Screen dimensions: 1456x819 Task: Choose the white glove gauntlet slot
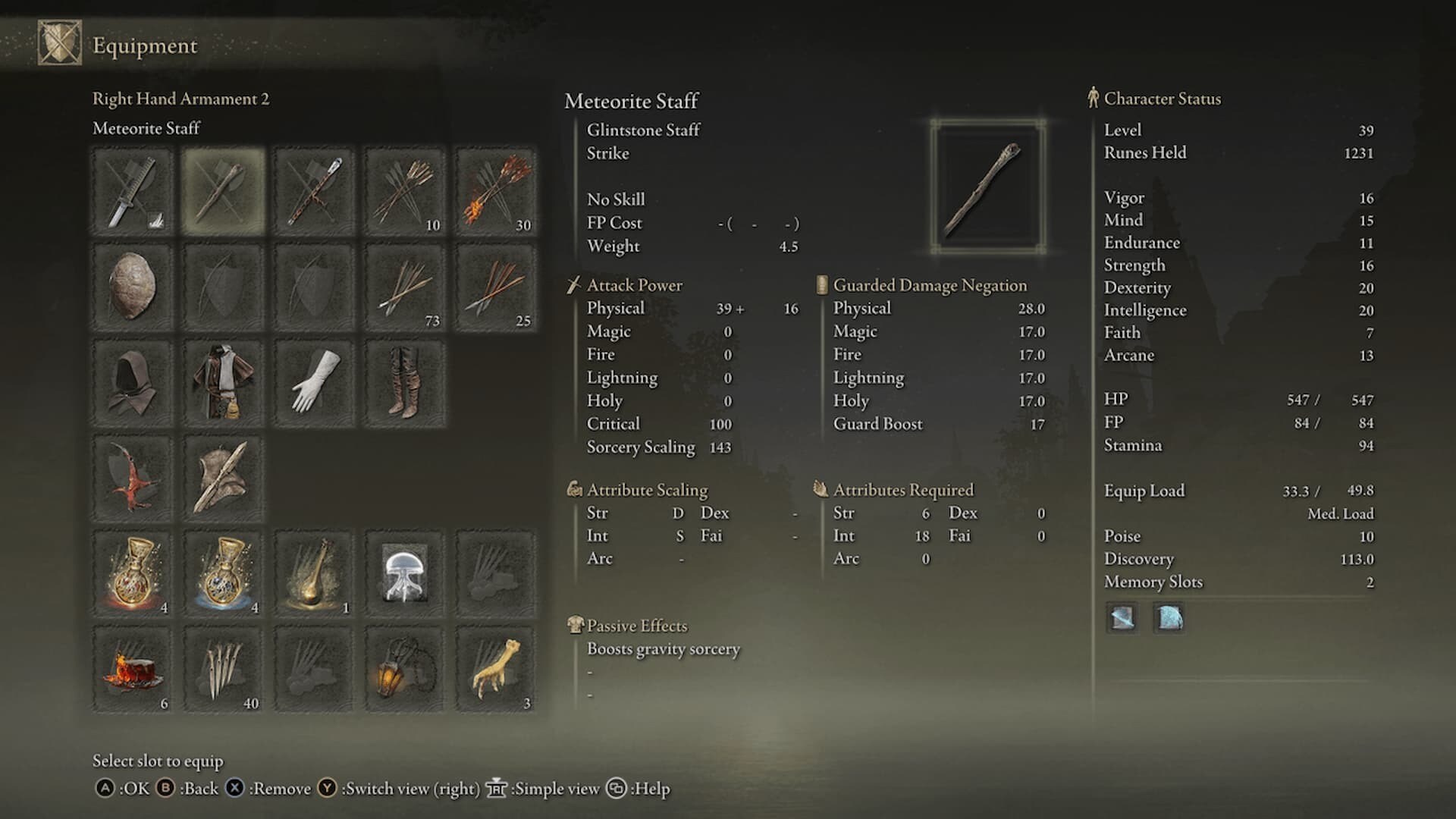[314, 383]
